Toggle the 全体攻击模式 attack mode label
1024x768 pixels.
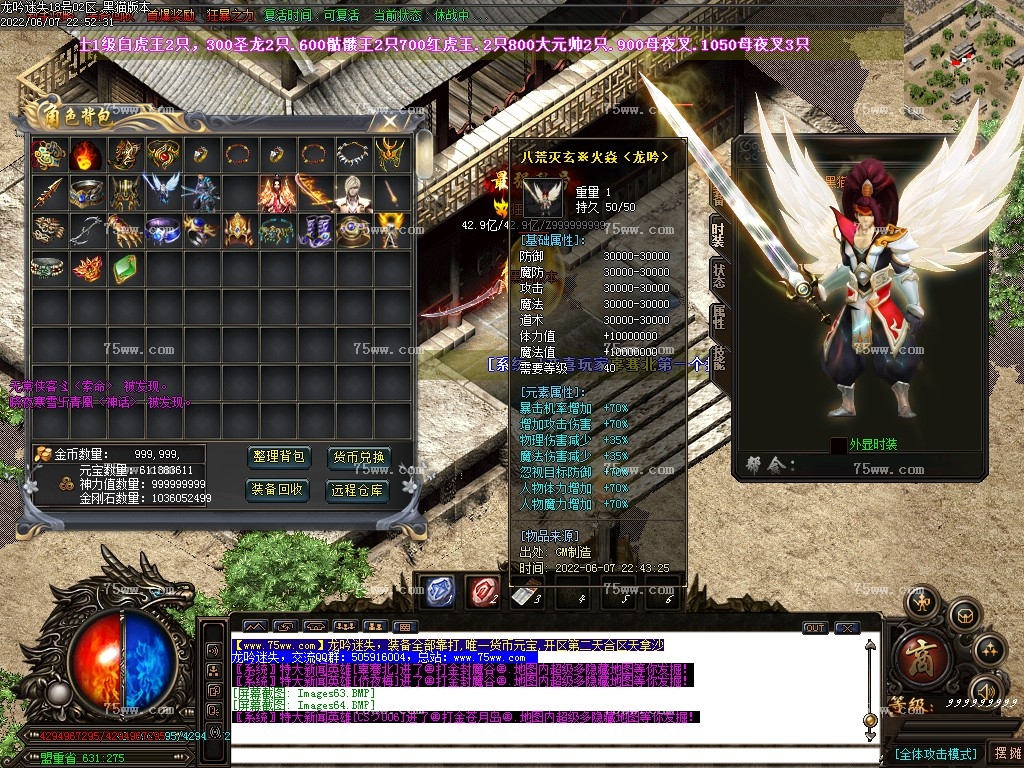934,753
